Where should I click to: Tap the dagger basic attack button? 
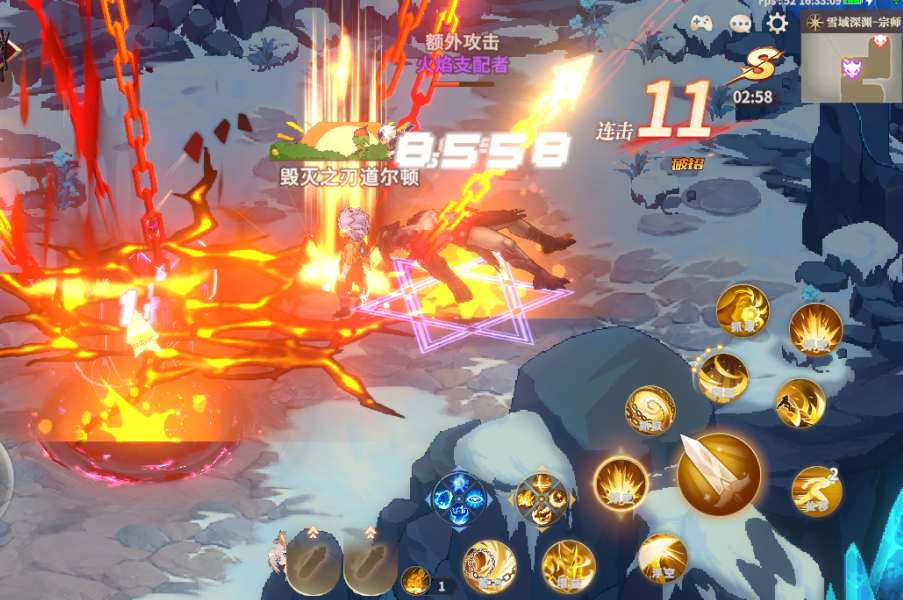pos(718,474)
